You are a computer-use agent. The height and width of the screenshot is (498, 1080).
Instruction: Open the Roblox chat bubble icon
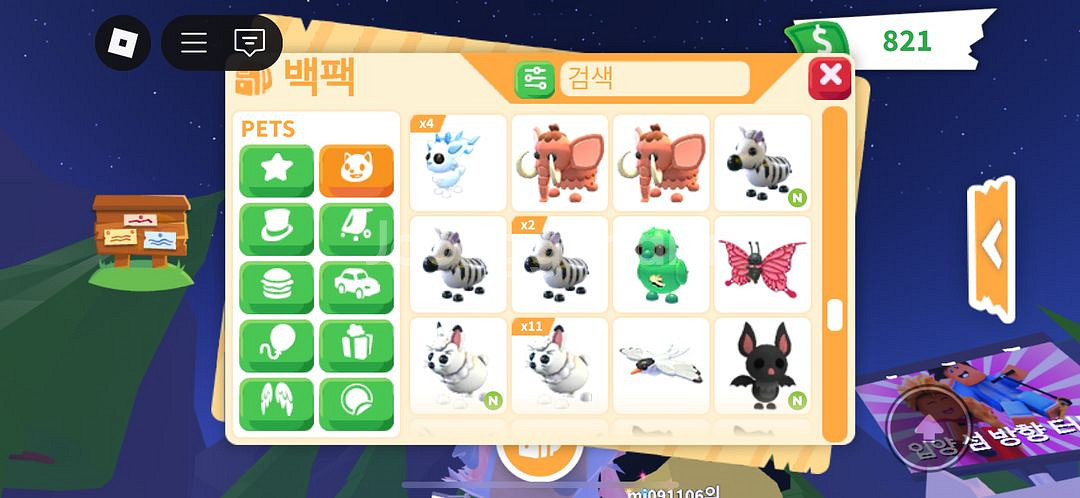[248, 42]
